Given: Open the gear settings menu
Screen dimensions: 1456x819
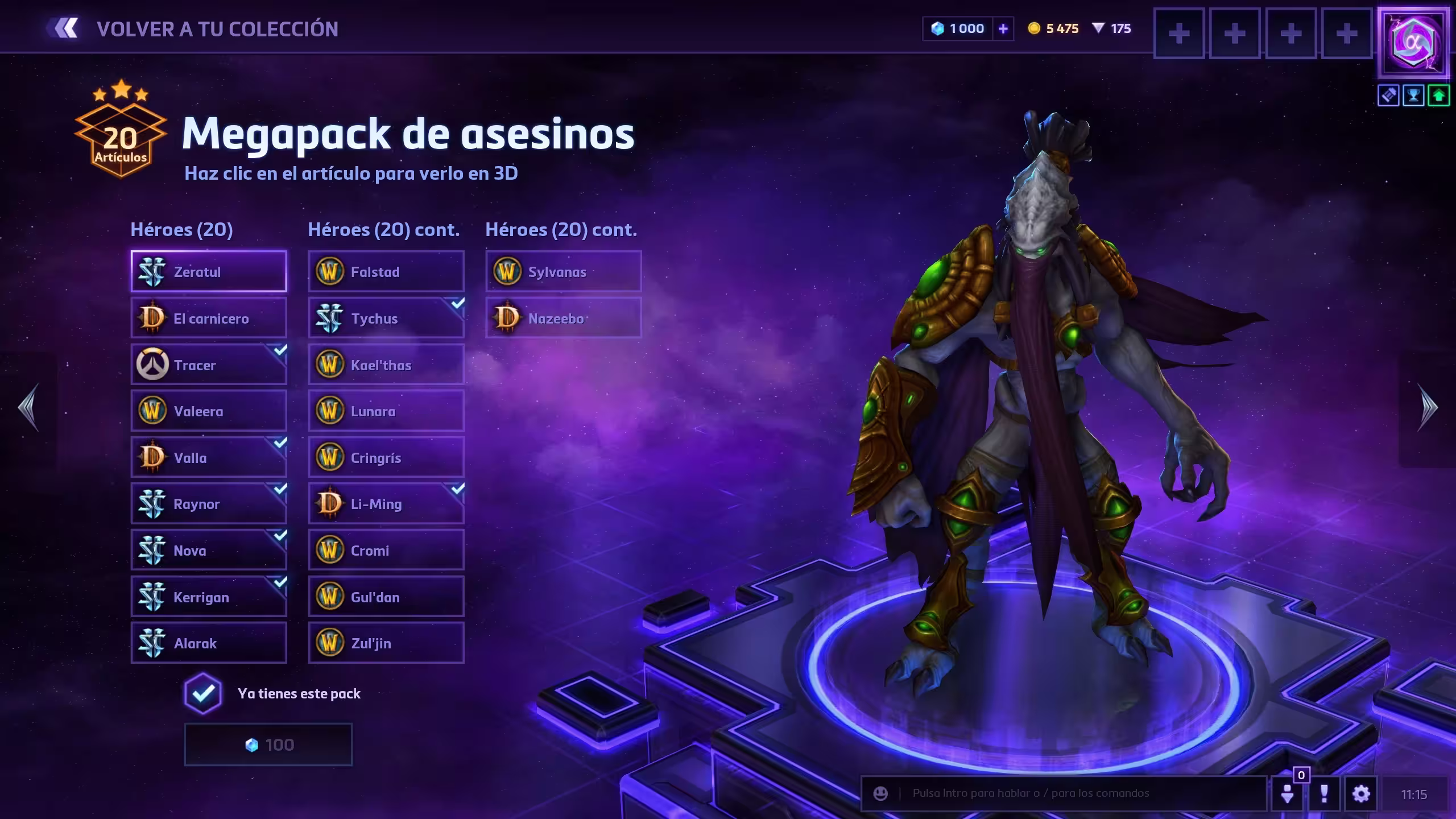Looking at the screenshot, I should pyautogui.click(x=1361, y=793).
